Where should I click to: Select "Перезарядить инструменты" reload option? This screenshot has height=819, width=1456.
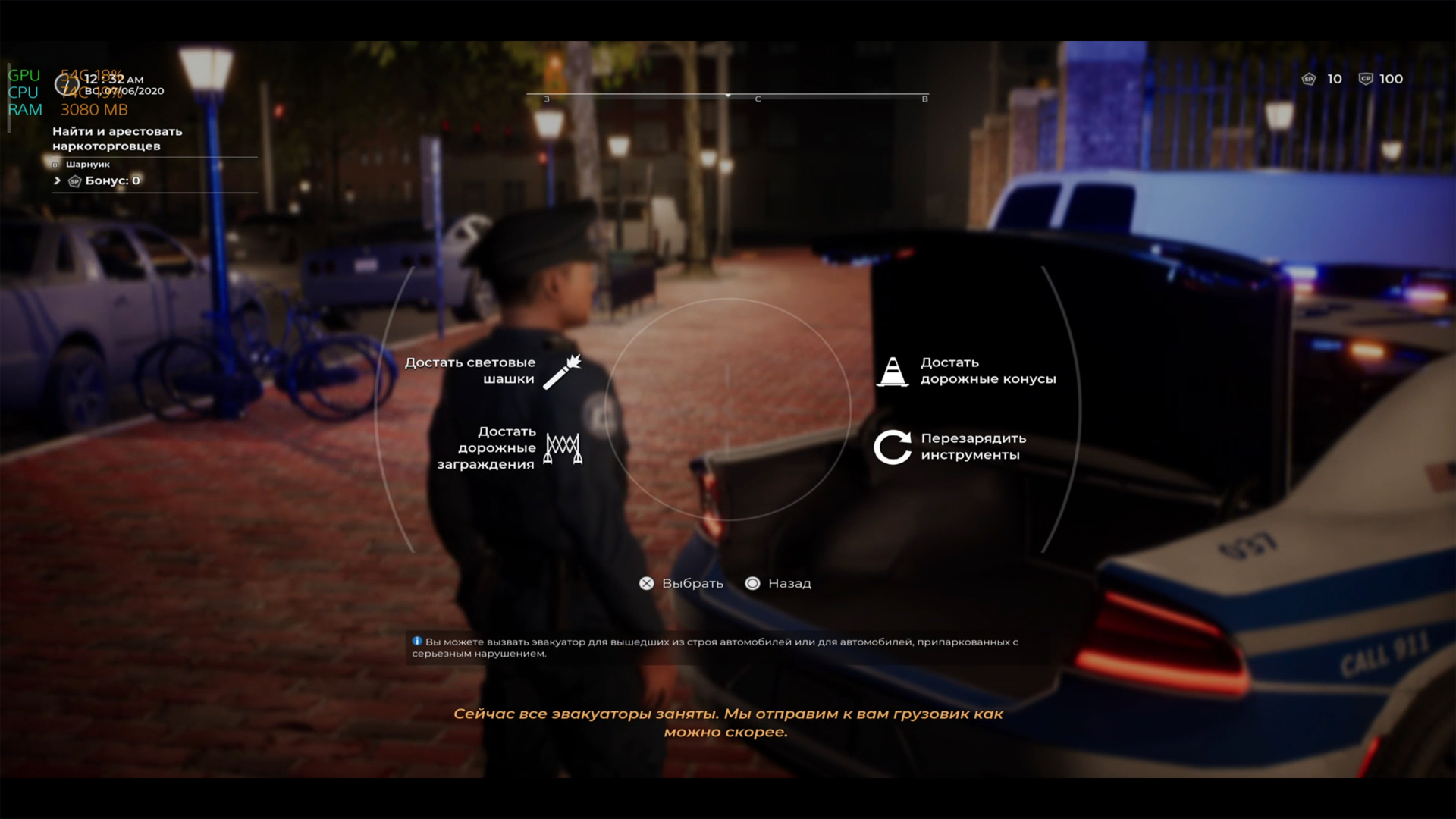[952, 447]
